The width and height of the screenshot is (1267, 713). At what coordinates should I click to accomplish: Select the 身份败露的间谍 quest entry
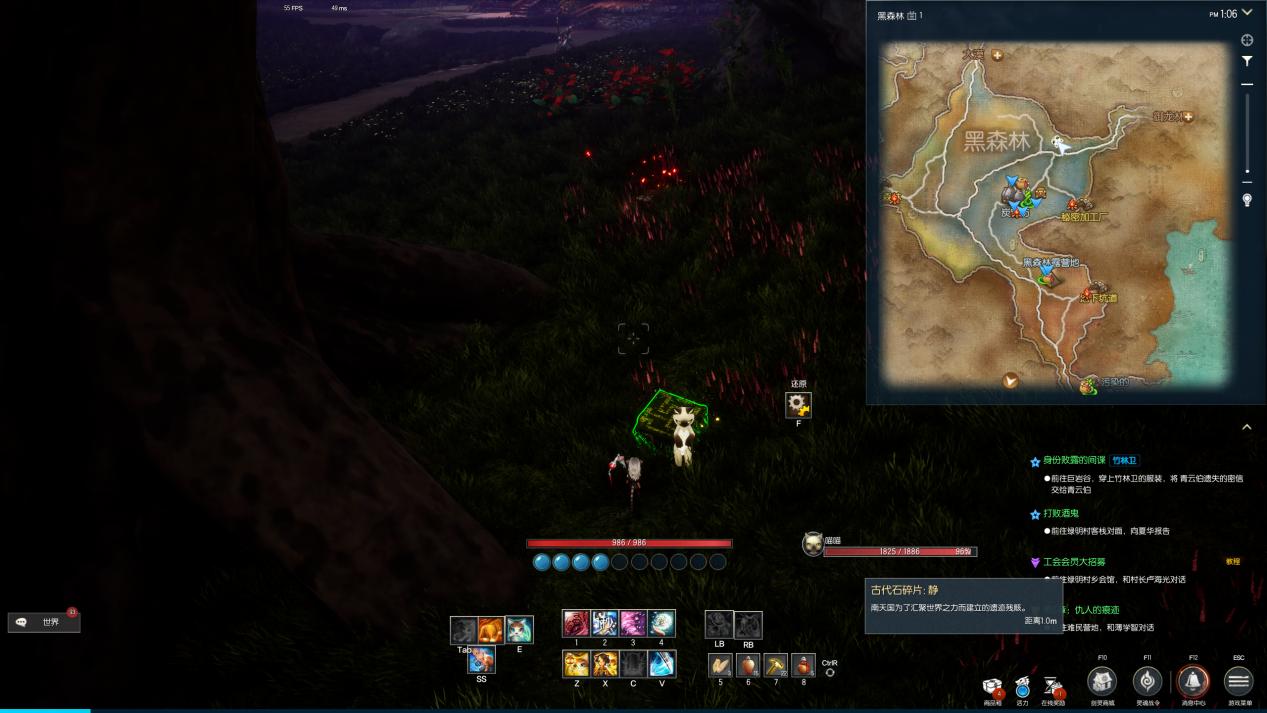1074,460
